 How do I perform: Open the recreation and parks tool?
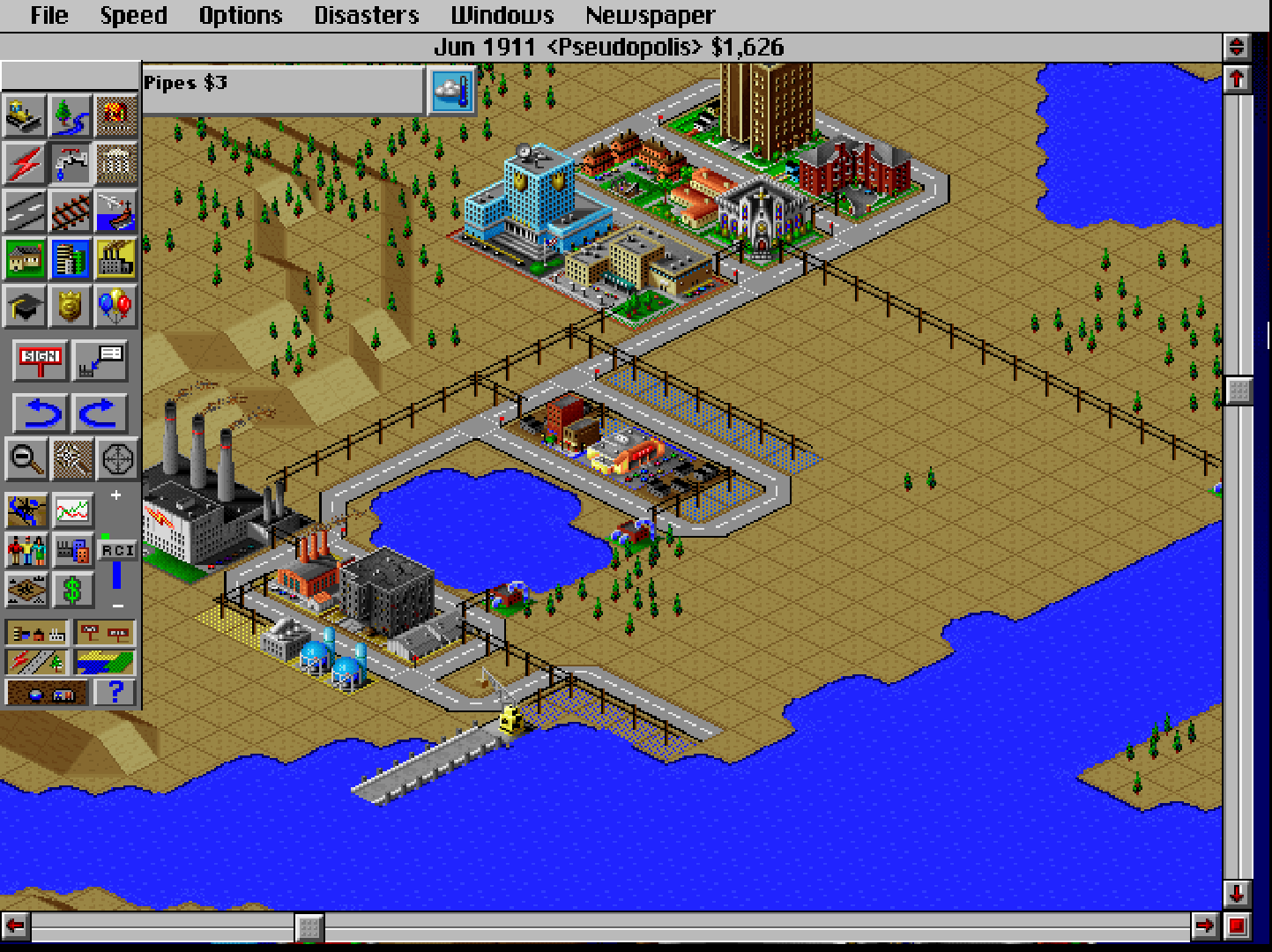[x=115, y=307]
